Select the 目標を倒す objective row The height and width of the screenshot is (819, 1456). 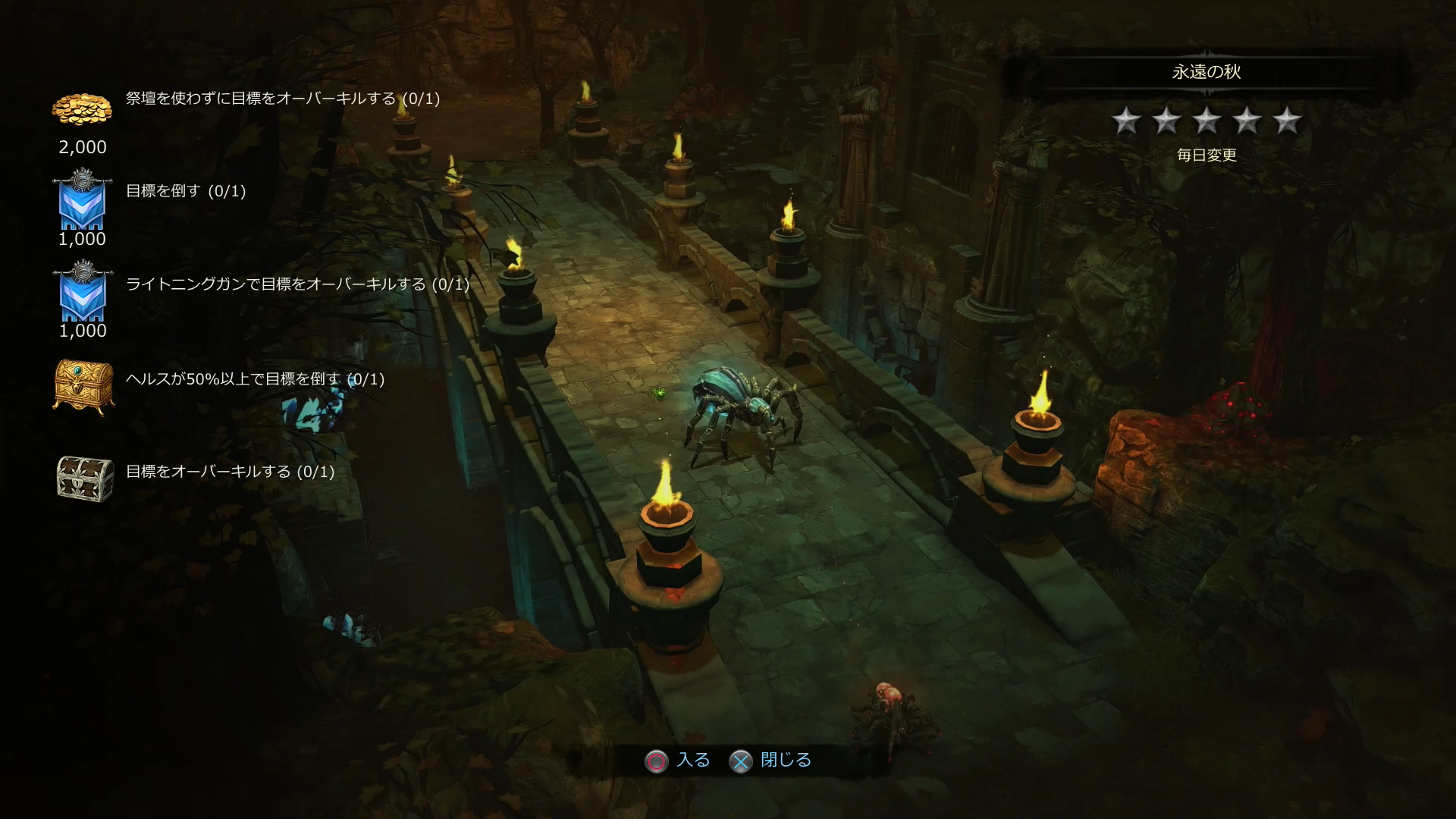[186, 191]
